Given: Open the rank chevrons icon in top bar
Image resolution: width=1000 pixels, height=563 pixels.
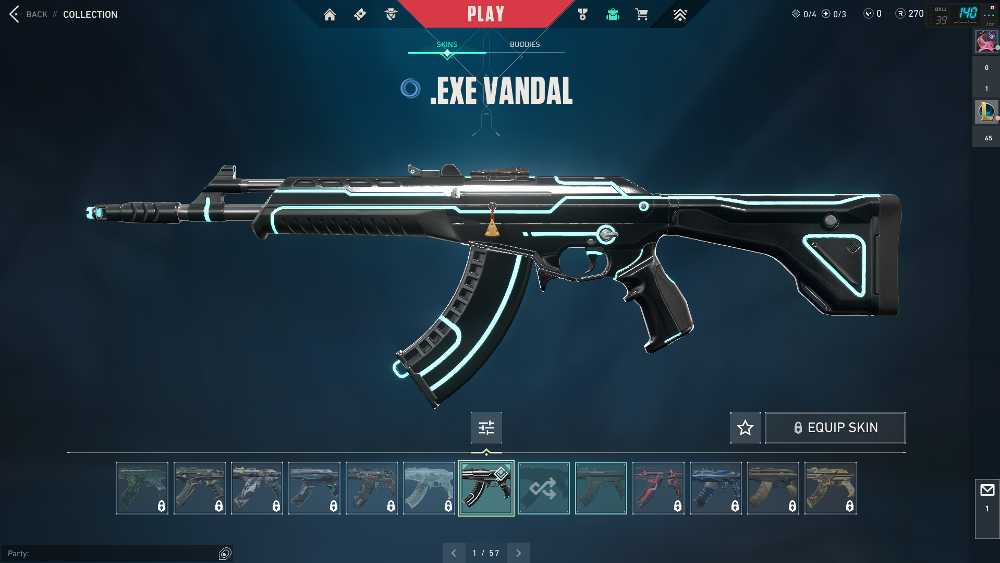Looking at the screenshot, I should click(x=680, y=15).
